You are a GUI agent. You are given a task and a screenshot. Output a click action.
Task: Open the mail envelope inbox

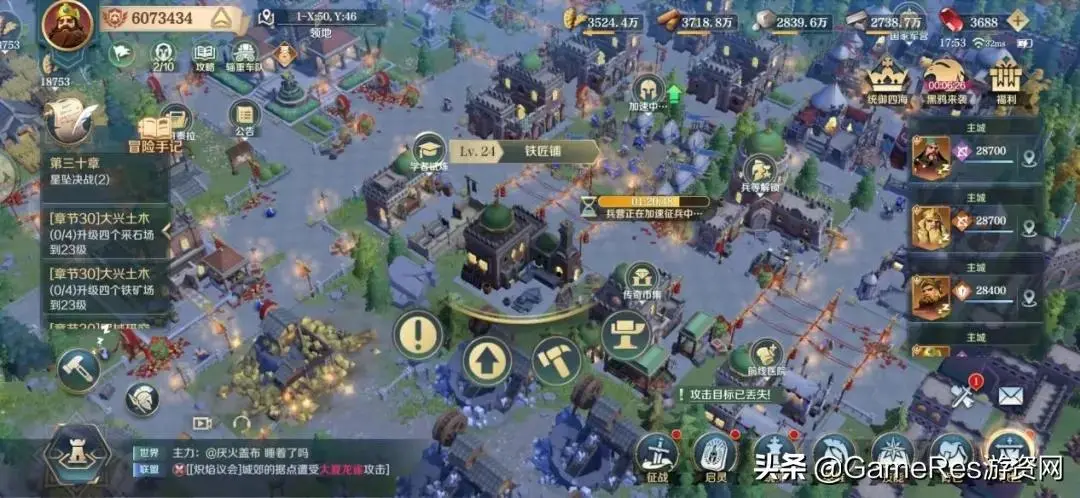click(x=1010, y=396)
